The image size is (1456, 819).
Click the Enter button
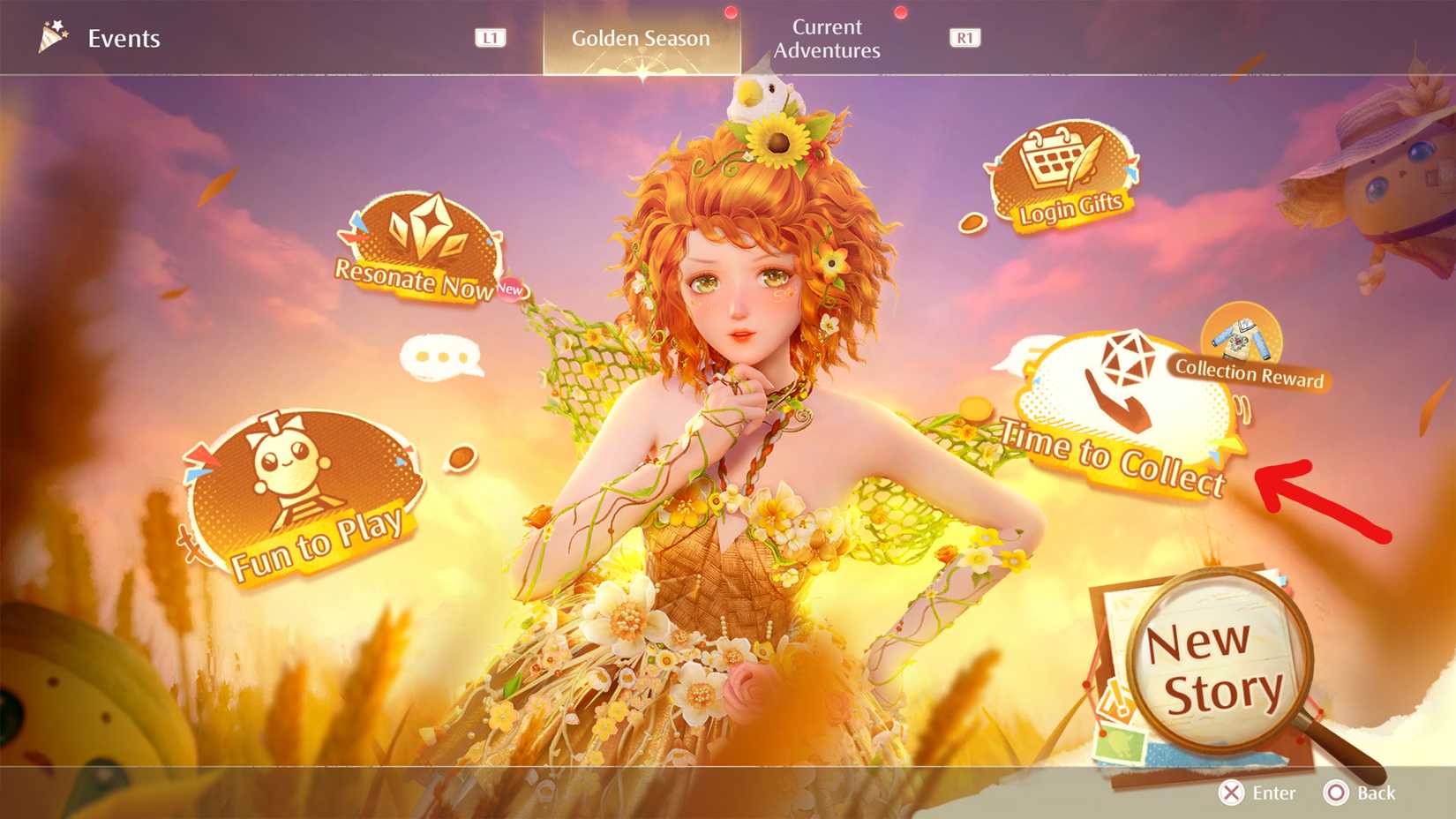click(1257, 793)
